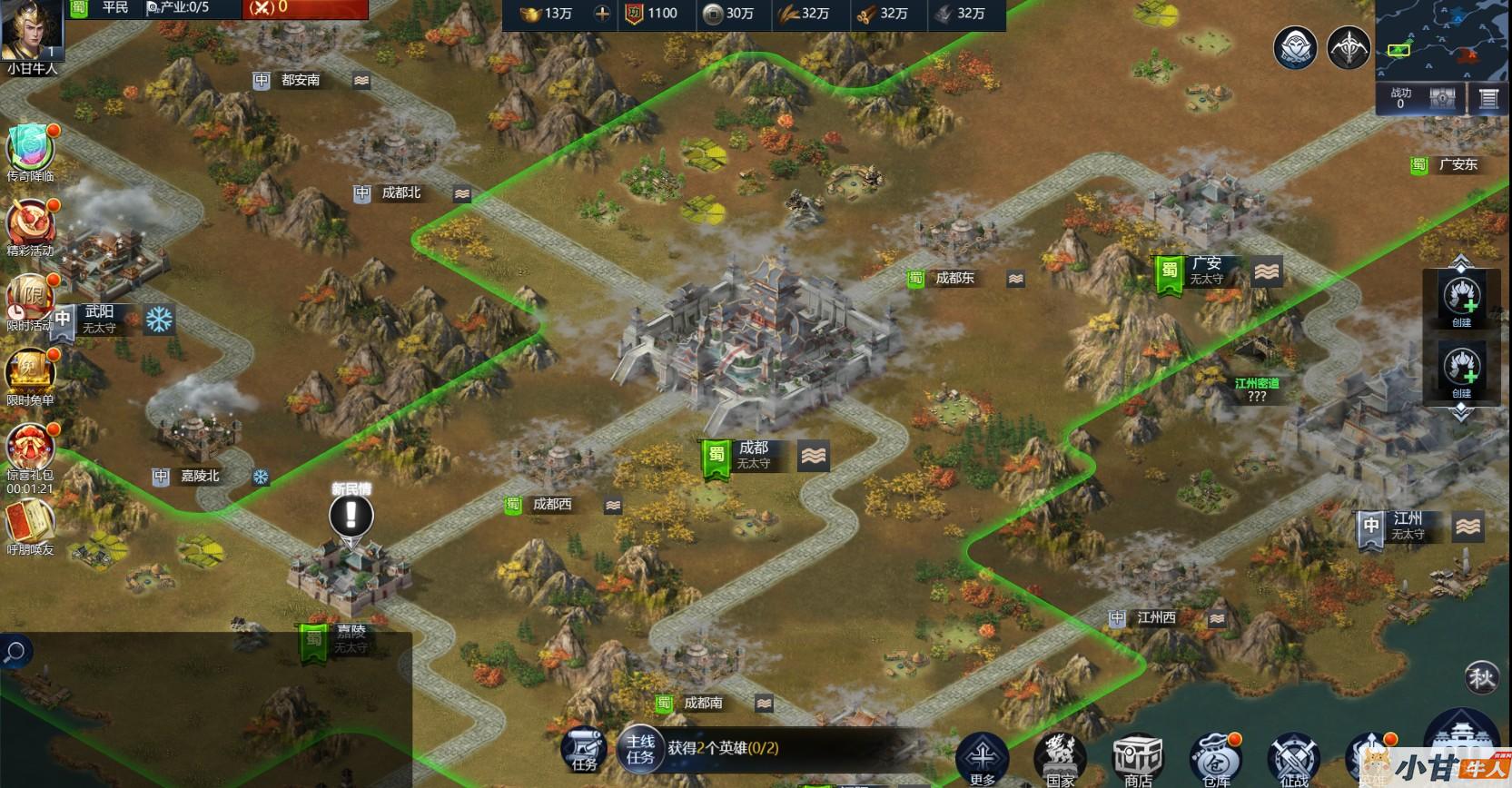This screenshot has width=1512, height=788.
Task: Claim the 惊喜礼包 gift pack
Action: [31, 448]
